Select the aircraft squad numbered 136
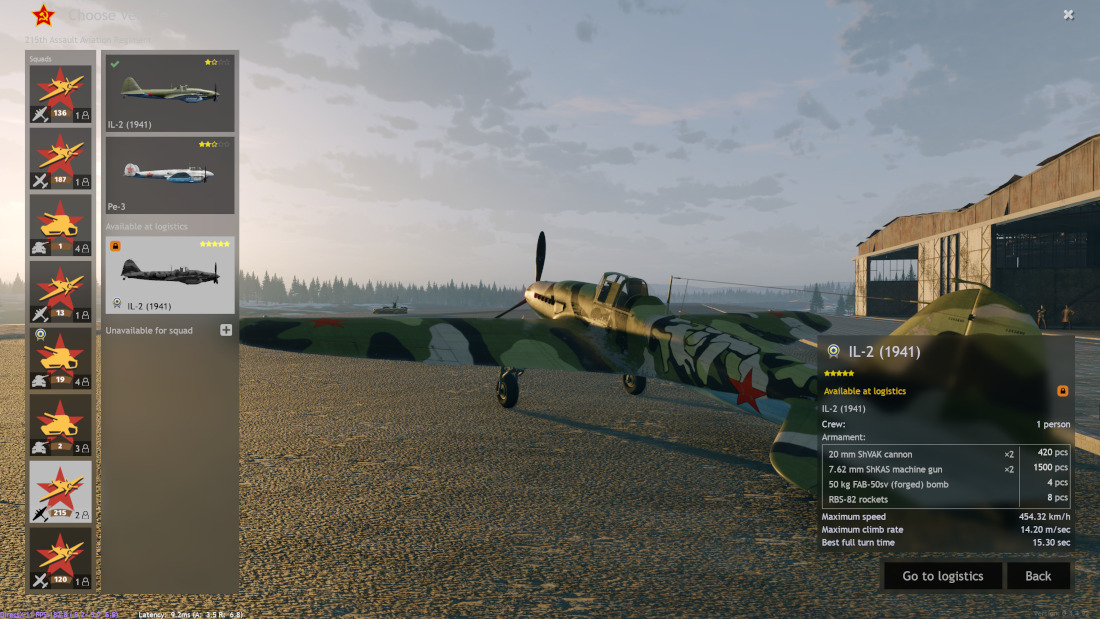 click(x=60, y=95)
